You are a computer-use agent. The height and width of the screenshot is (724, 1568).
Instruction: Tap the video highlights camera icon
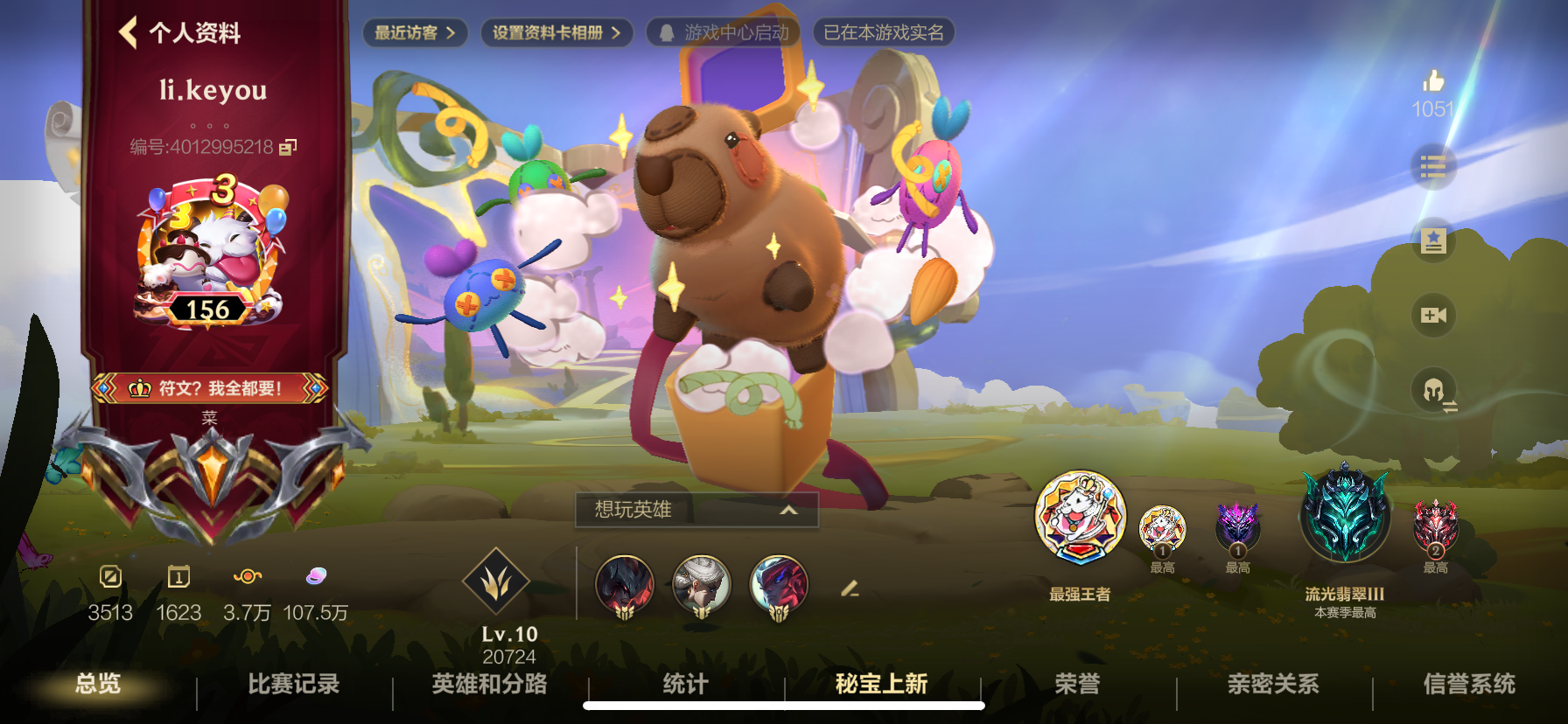pyautogui.click(x=1432, y=315)
